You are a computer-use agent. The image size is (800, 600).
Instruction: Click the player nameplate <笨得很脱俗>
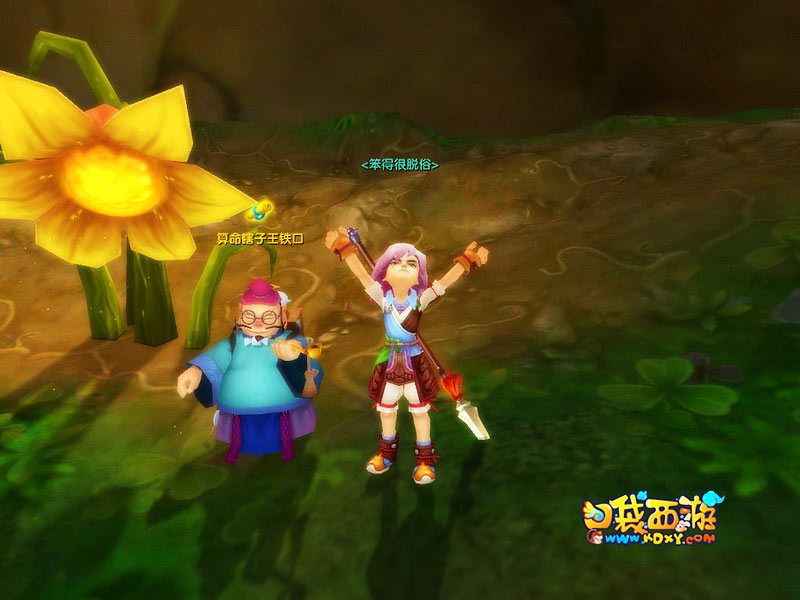(x=400, y=163)
